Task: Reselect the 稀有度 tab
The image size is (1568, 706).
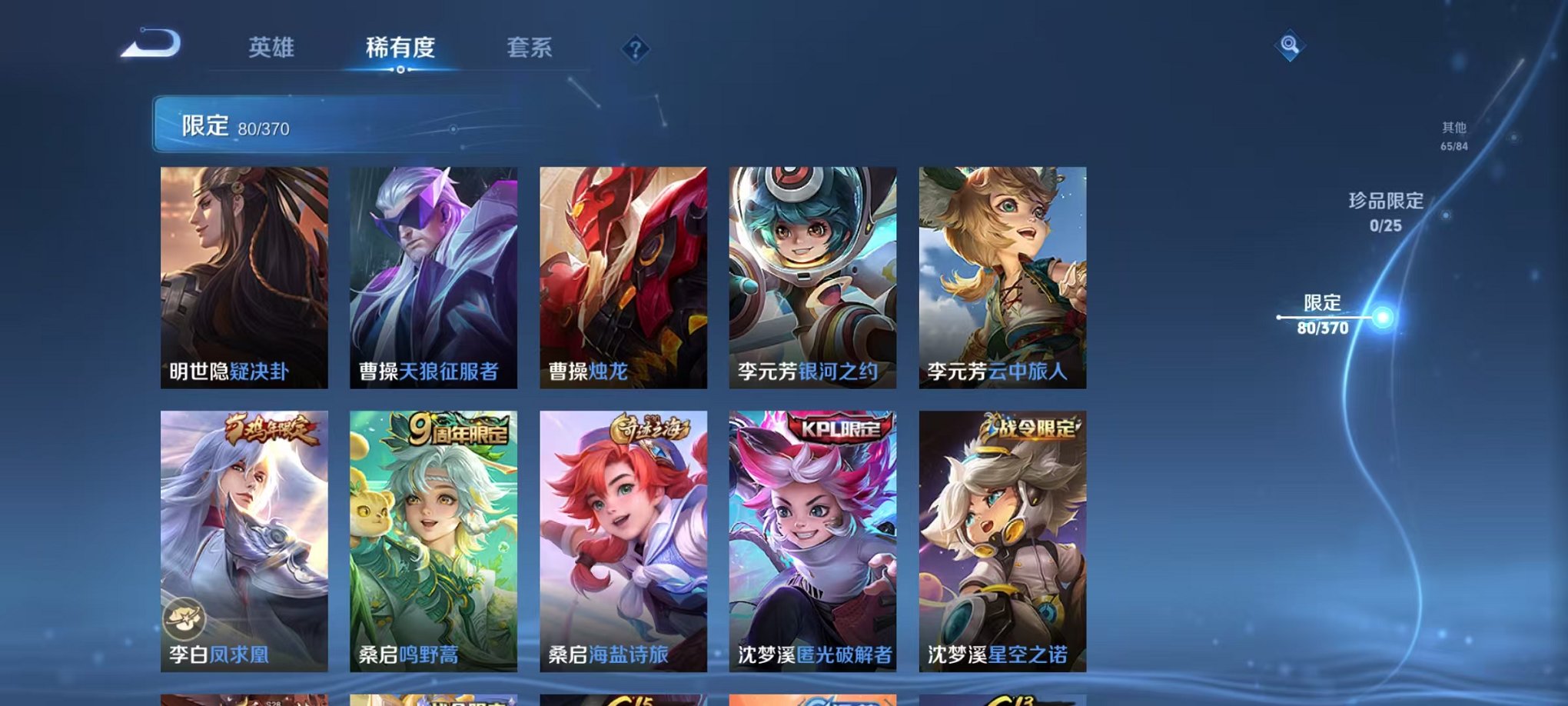Action: pyautogui.click(x=400, y=48)
